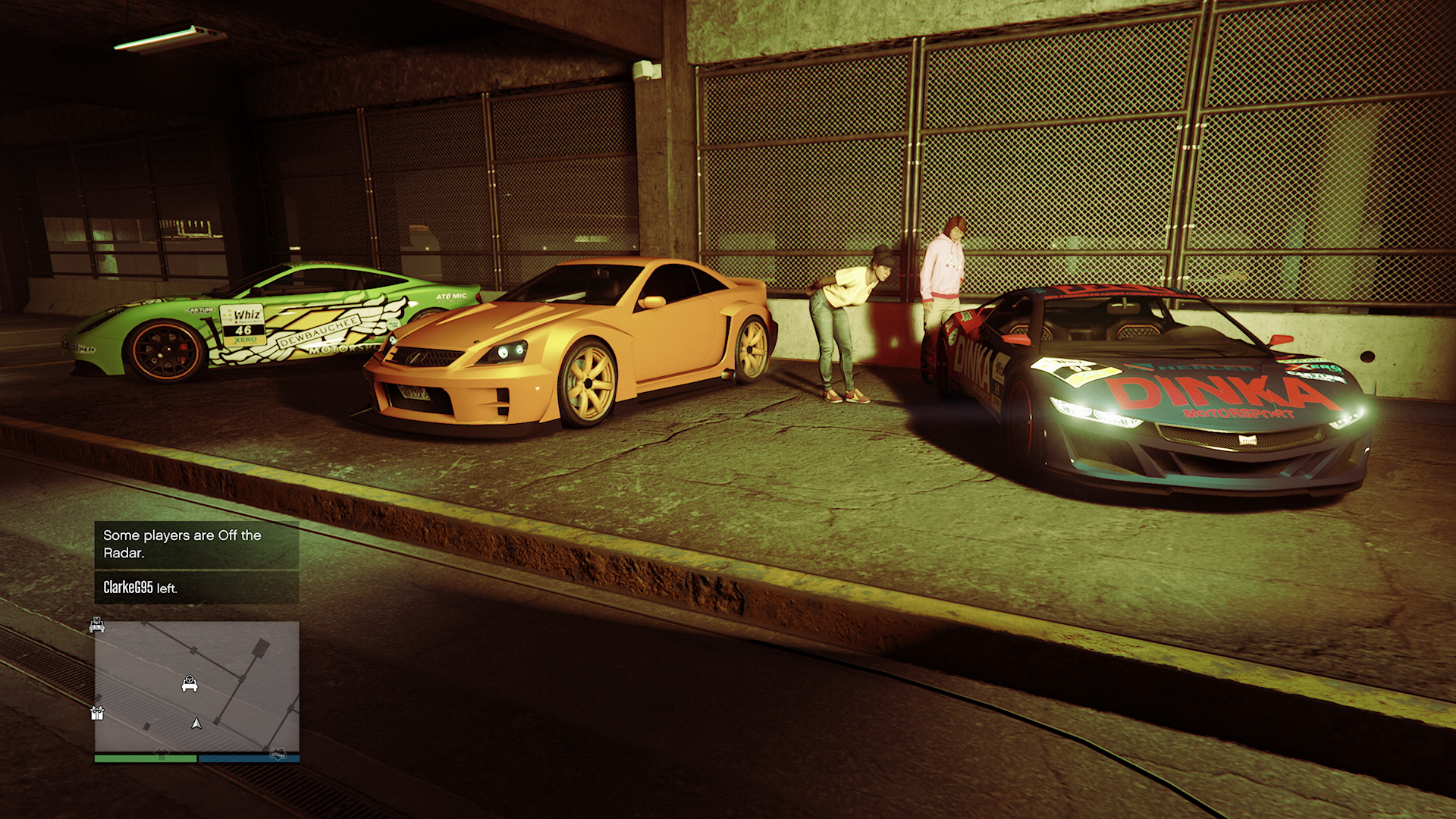Open the "ClarkeG95 left" notification

point(196,588)
